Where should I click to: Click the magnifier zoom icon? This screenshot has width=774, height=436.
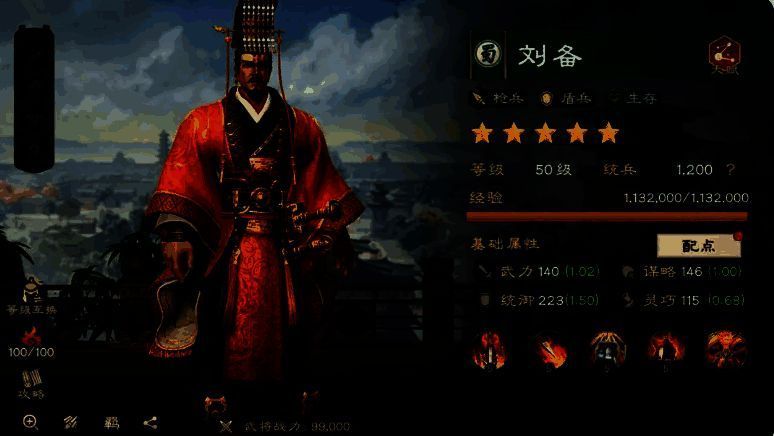(x=30, y=422)
